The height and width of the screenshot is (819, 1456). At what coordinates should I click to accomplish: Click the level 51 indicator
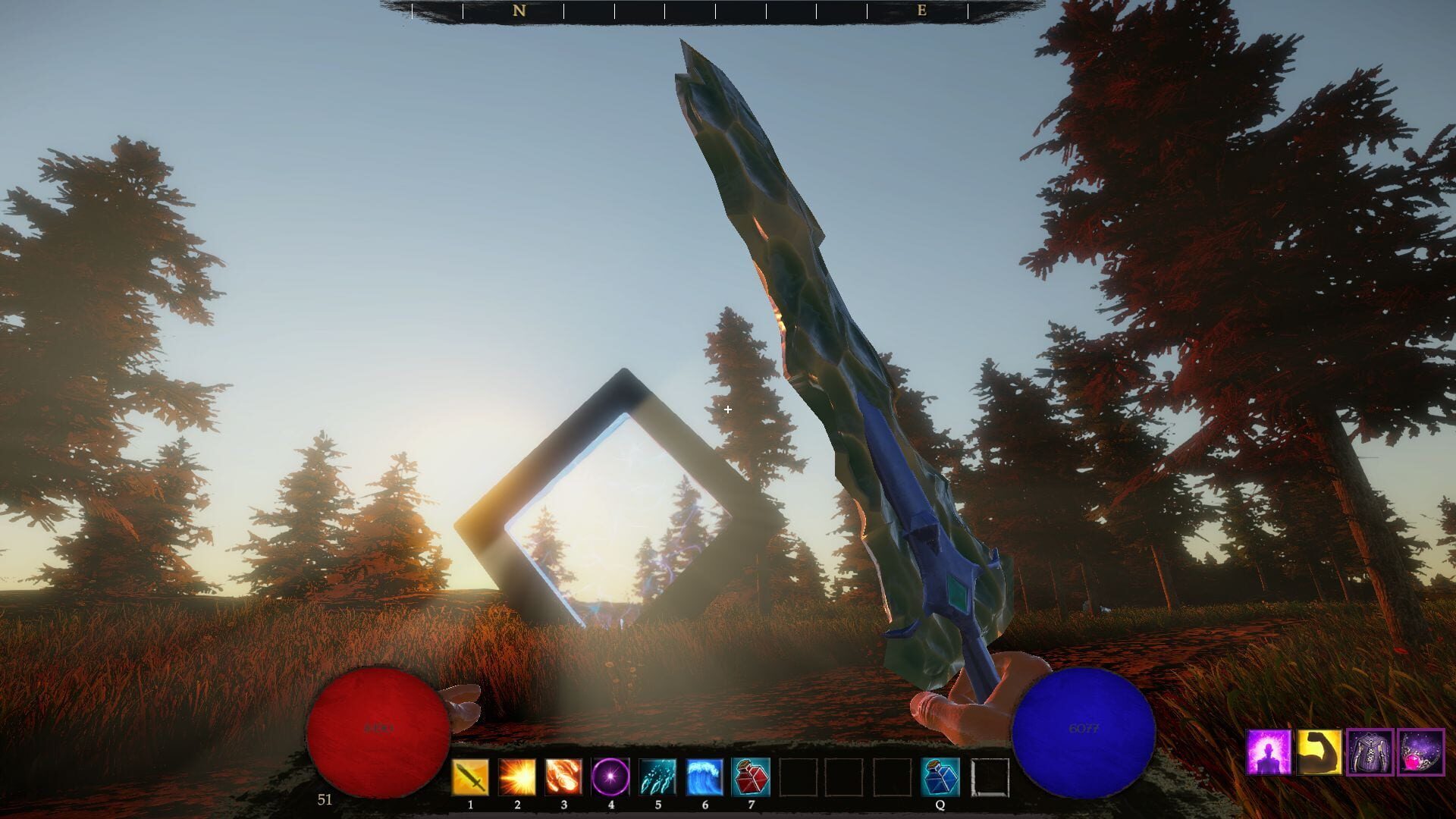[325, 798]
